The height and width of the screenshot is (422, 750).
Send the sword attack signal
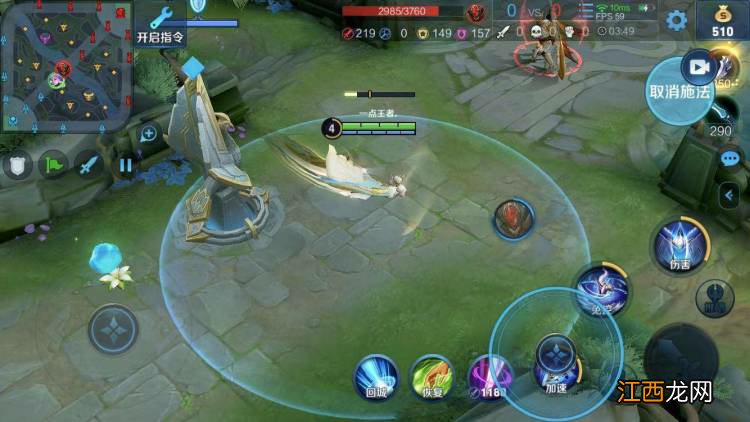(90, 165)
